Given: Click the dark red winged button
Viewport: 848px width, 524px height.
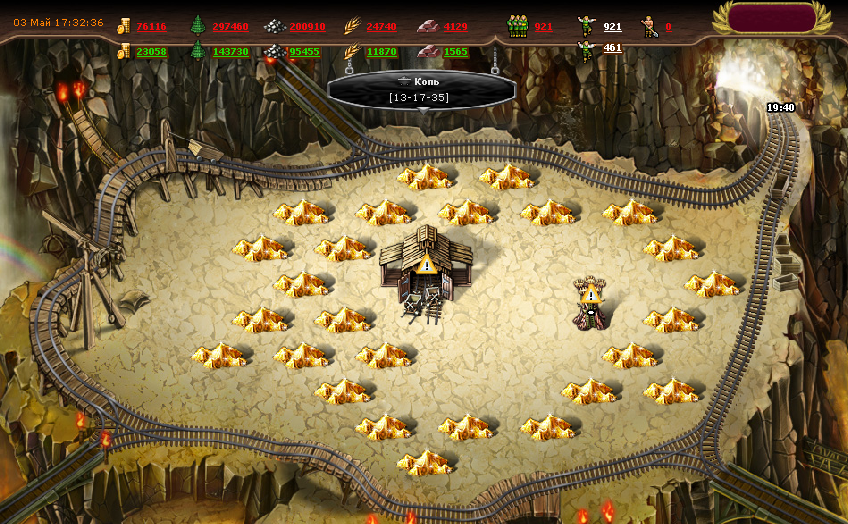Looking at the screenshot, I should [x=772, y=17].
